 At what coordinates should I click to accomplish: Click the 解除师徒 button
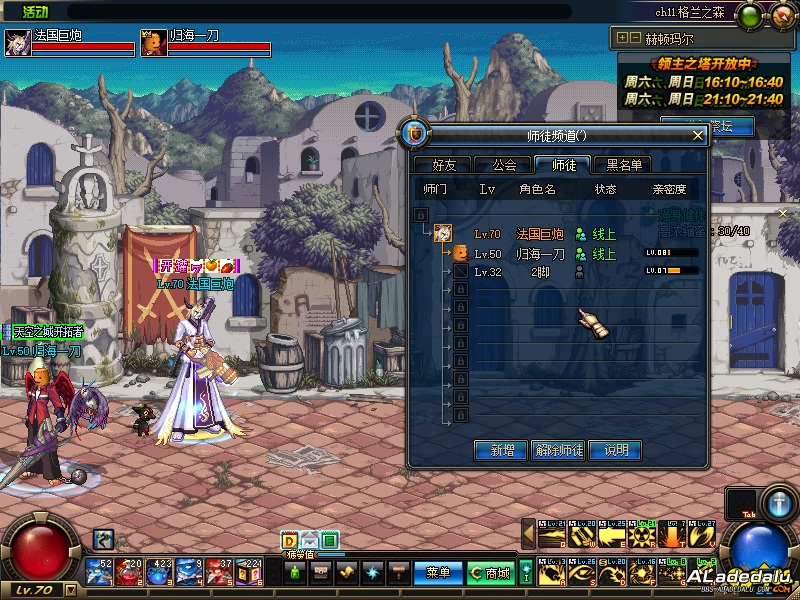click(x=558, y=451)
